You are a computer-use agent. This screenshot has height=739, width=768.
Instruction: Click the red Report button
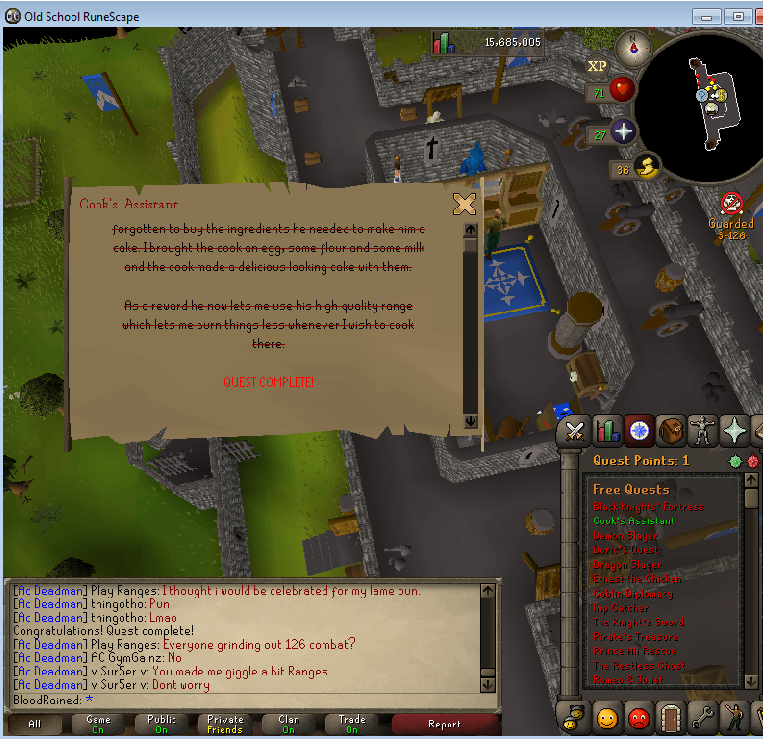(x=444, y=724)
